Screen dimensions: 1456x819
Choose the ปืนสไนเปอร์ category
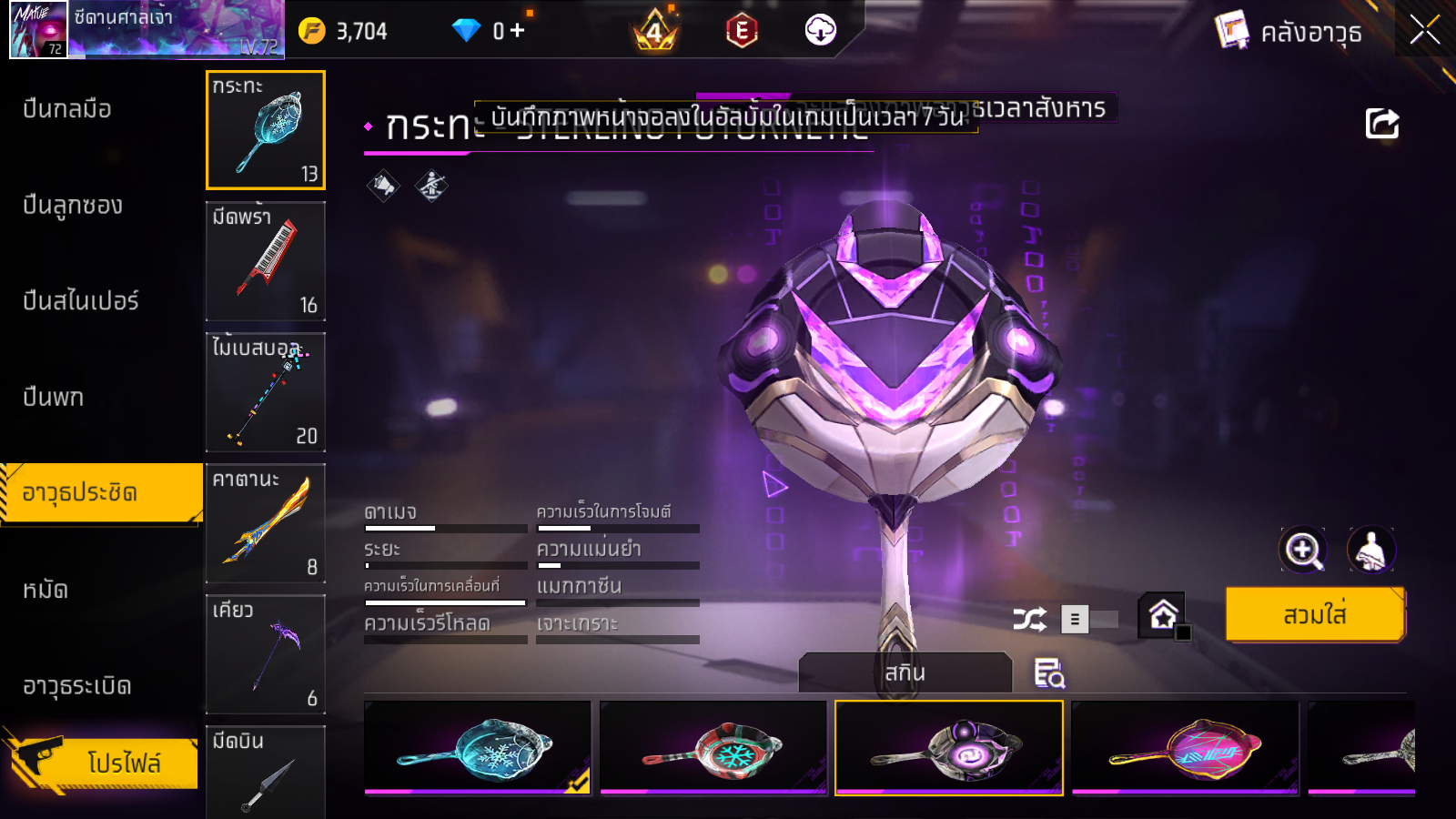81,301
